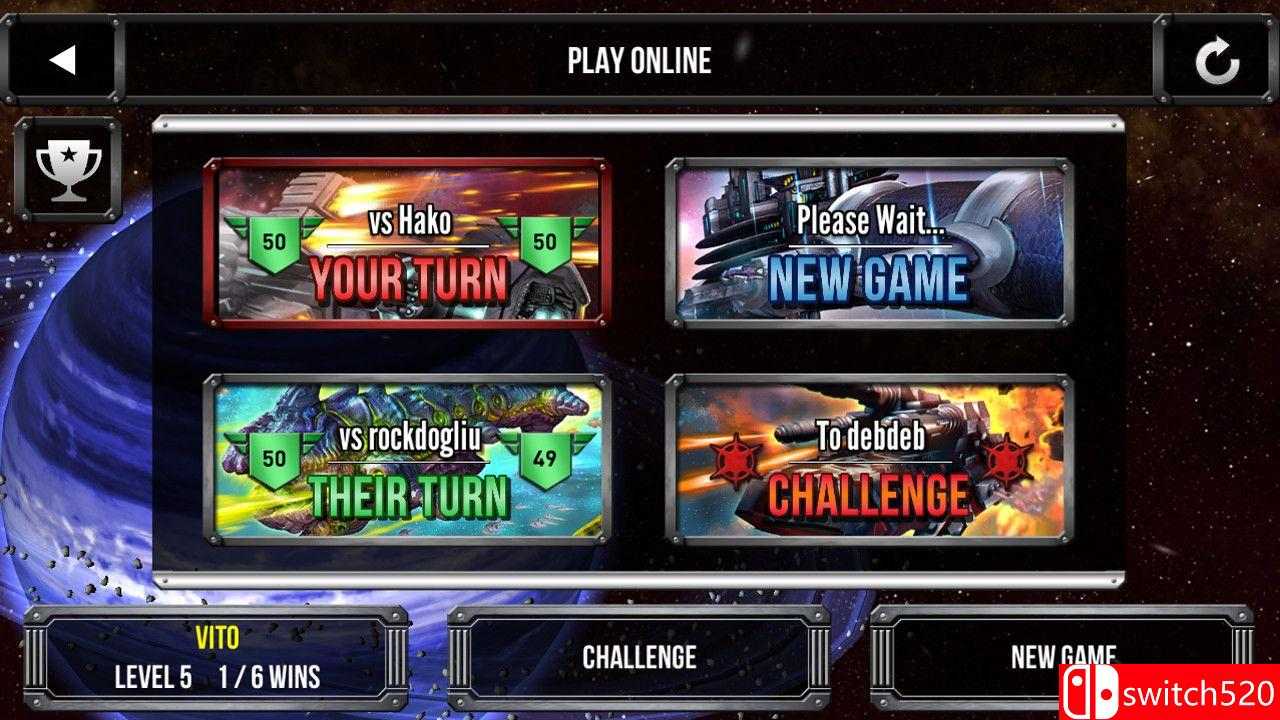Tap the back arrow to leave Play Online
Image resolution: width=1280 pixels, height=720 pixels.
tap(62, 59)
